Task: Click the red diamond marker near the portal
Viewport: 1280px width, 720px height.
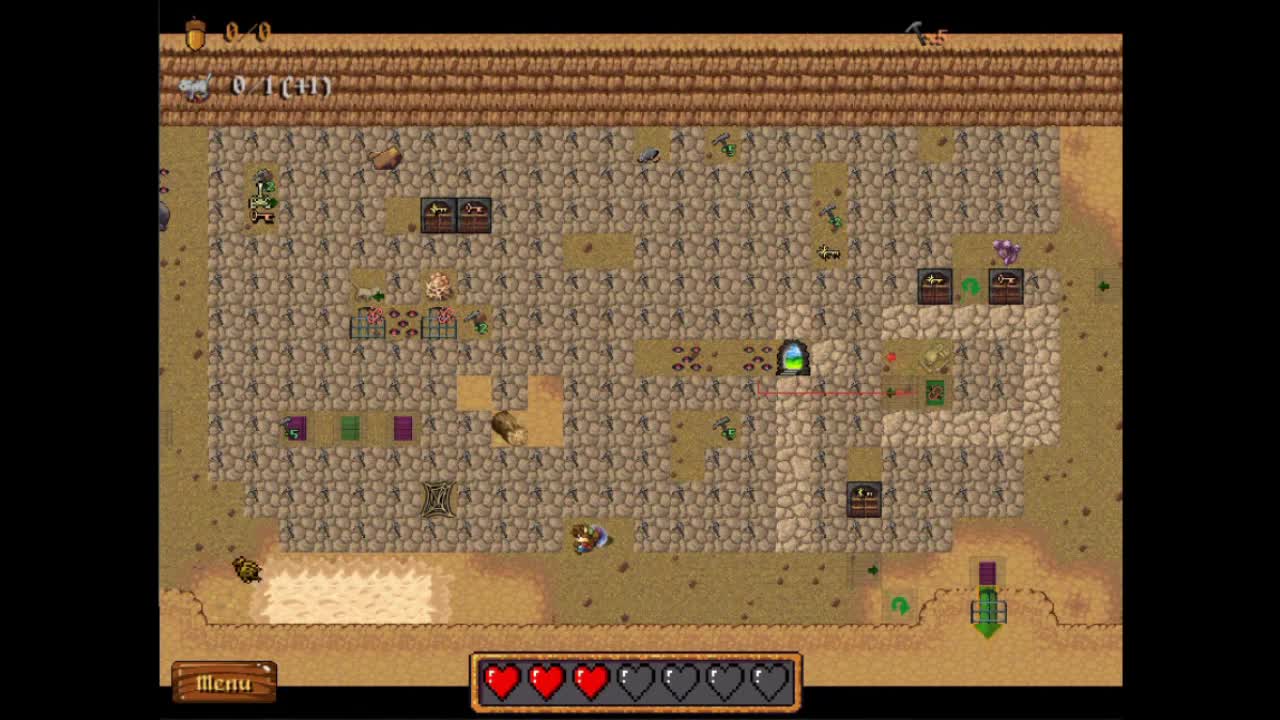Action: (892, 356)
